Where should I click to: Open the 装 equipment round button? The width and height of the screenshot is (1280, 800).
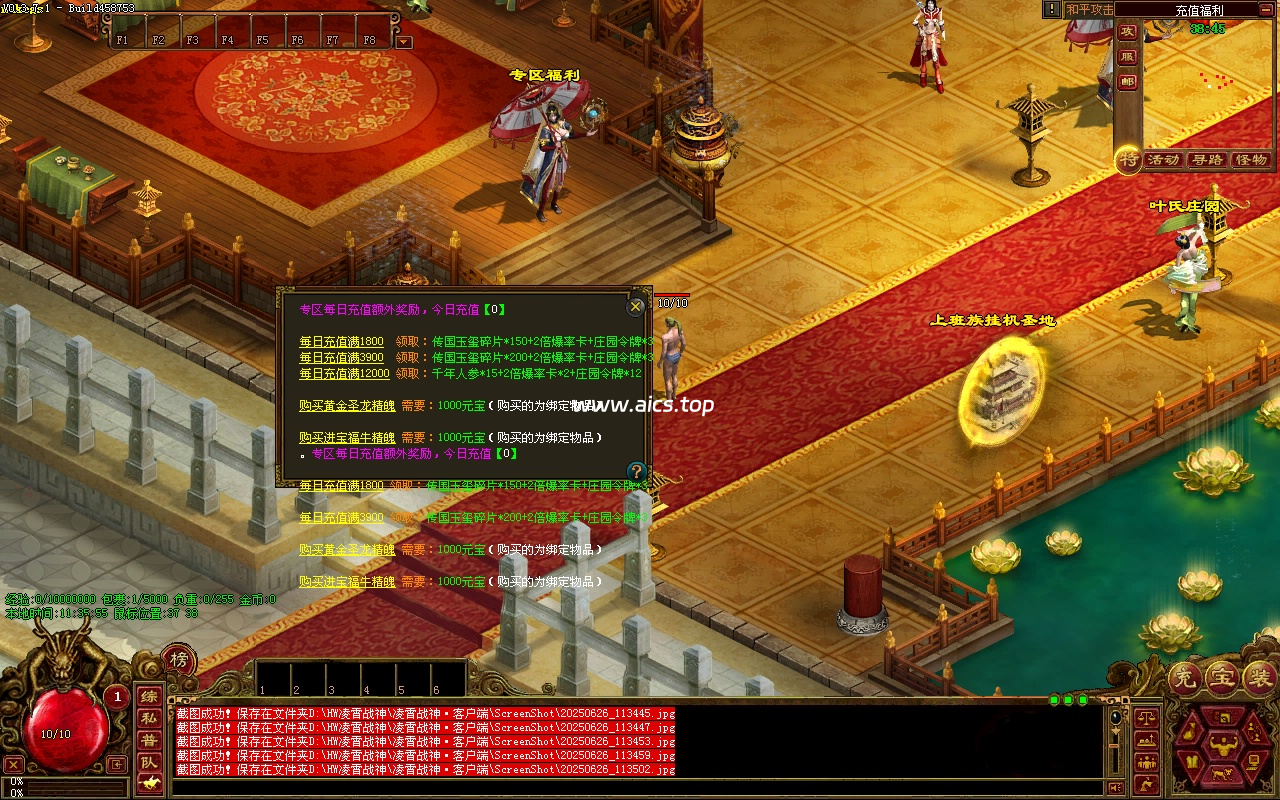coord(1258,679)
